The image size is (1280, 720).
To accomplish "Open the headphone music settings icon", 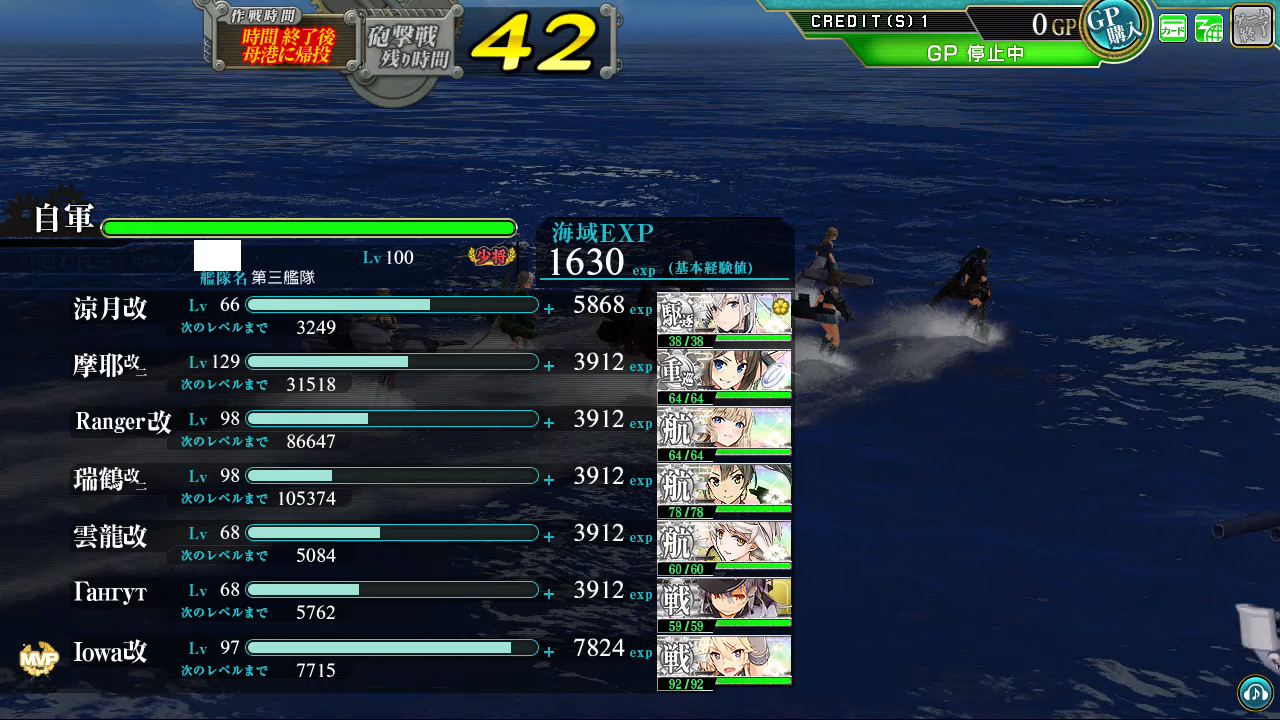I will click(x=1255, y=692).
